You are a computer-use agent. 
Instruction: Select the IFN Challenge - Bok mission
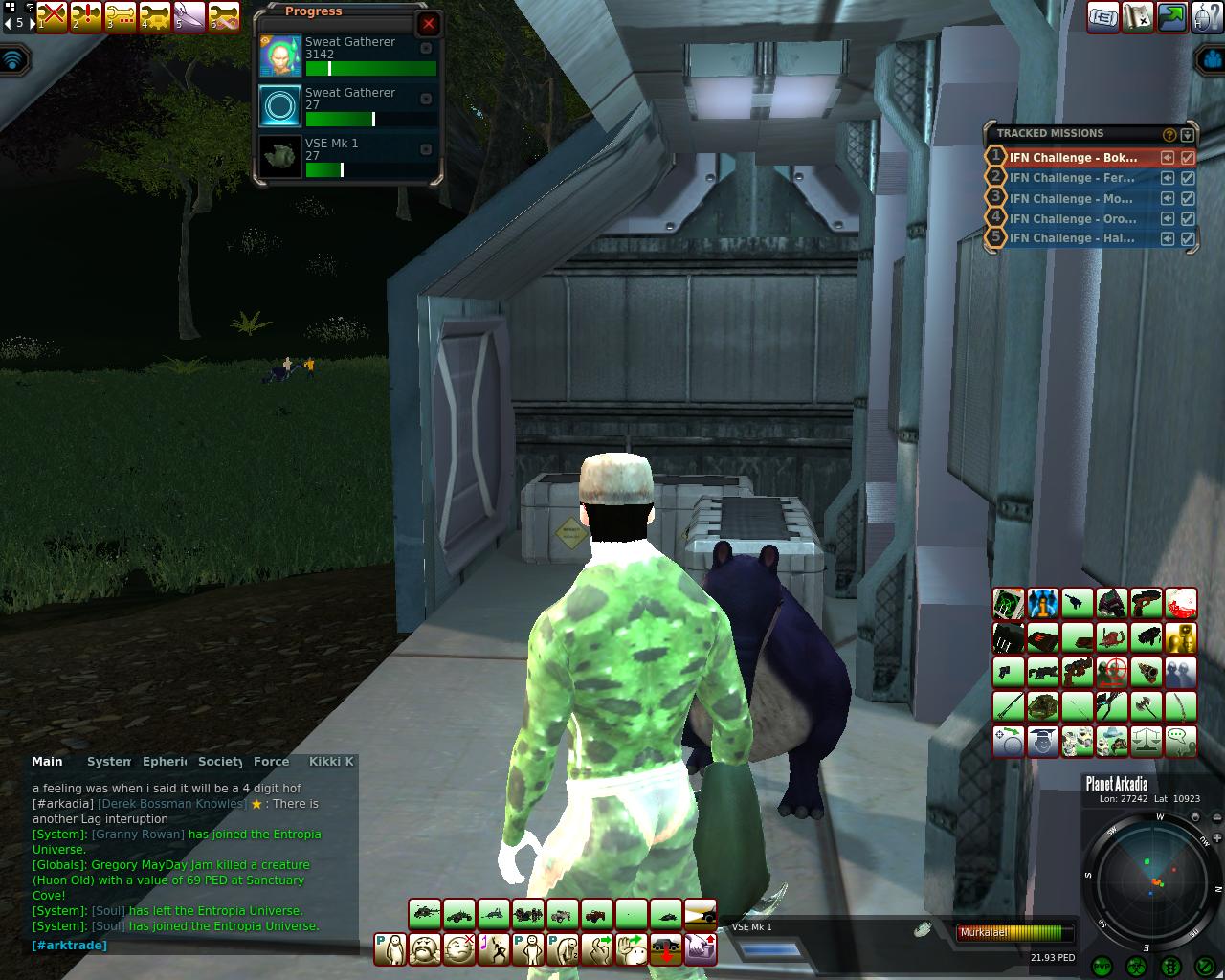(x=1073, y=157)
